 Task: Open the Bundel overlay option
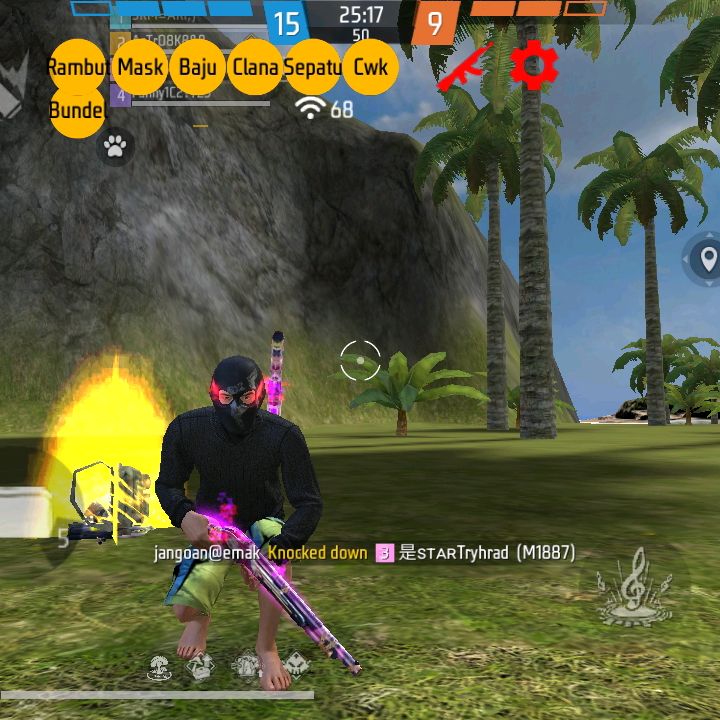pos(77,110)
